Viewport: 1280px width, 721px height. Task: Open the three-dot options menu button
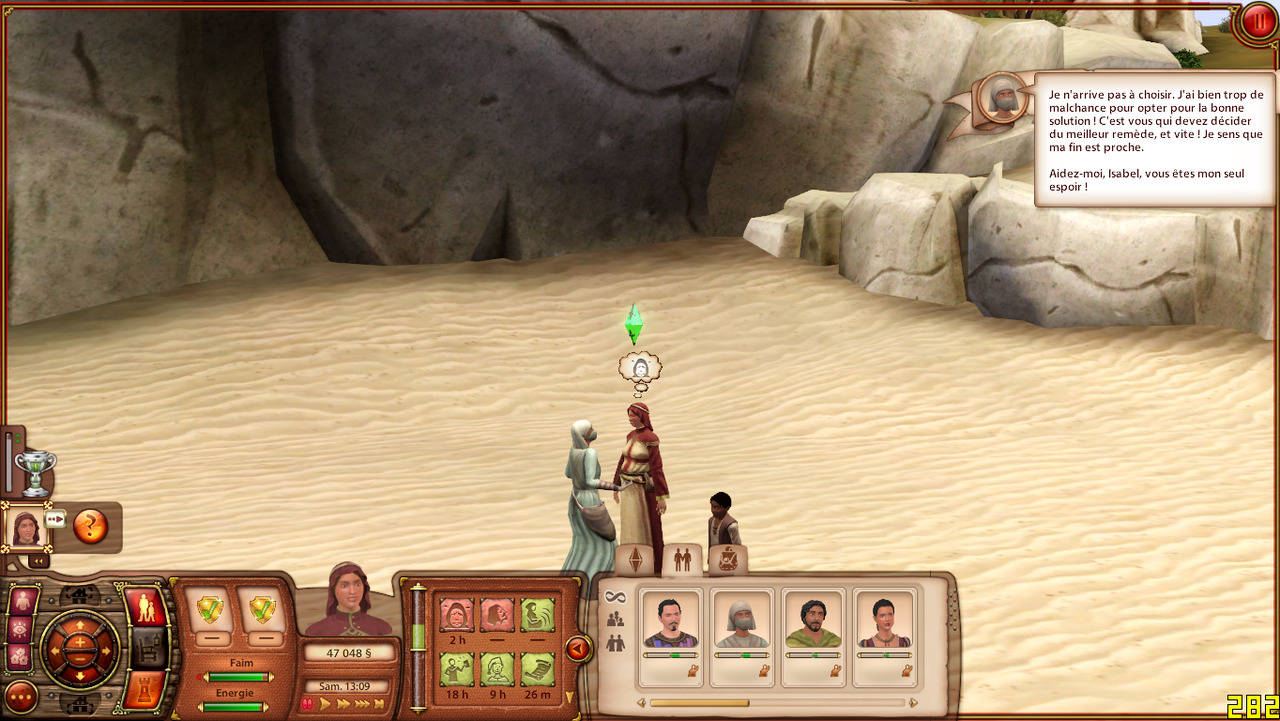[x=21, y=696]
